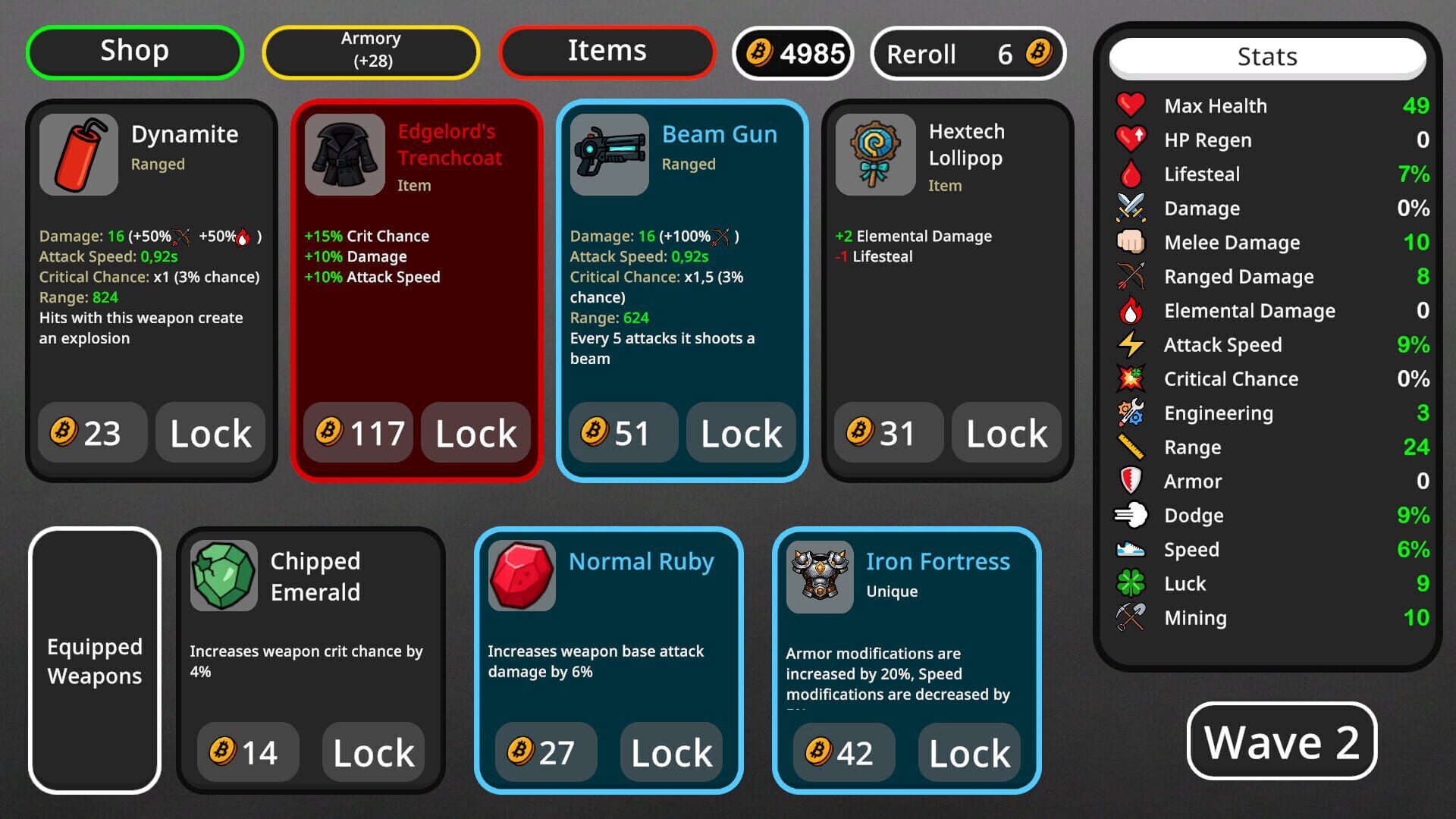Lock the Iron Fortress unique item

[968, 752]
